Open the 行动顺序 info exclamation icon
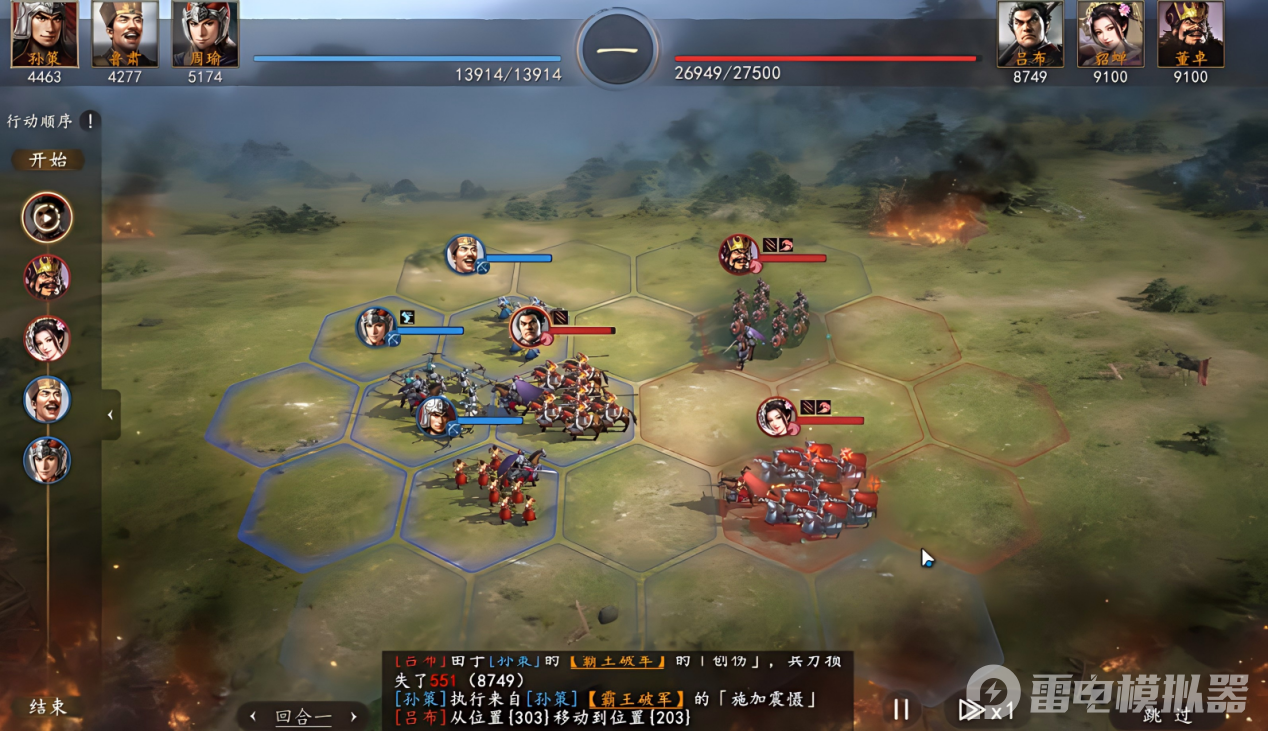 pos(90,121)
